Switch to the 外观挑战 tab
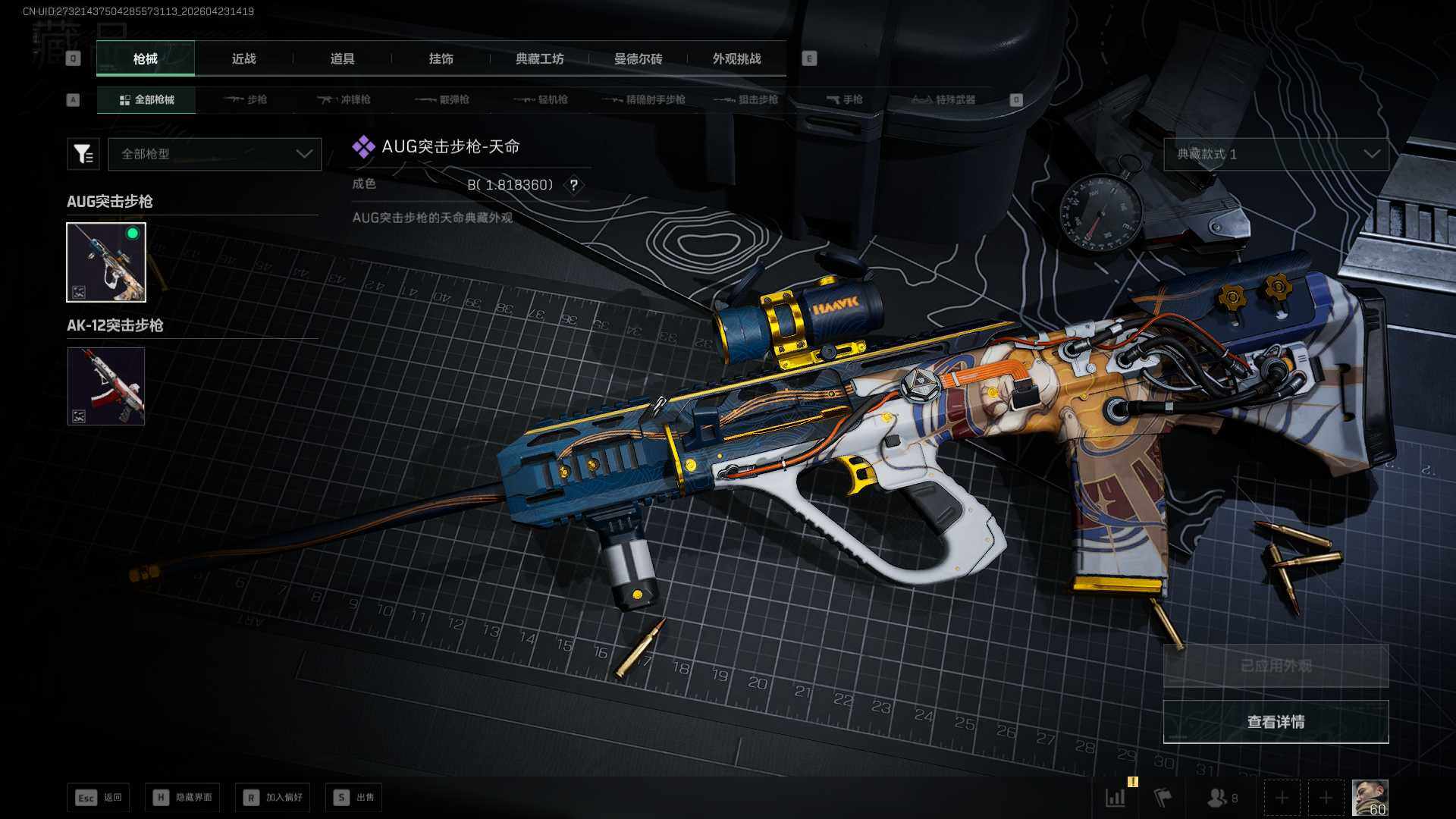Viewport: 1456px width, 819px height. (x=736, y=59)
